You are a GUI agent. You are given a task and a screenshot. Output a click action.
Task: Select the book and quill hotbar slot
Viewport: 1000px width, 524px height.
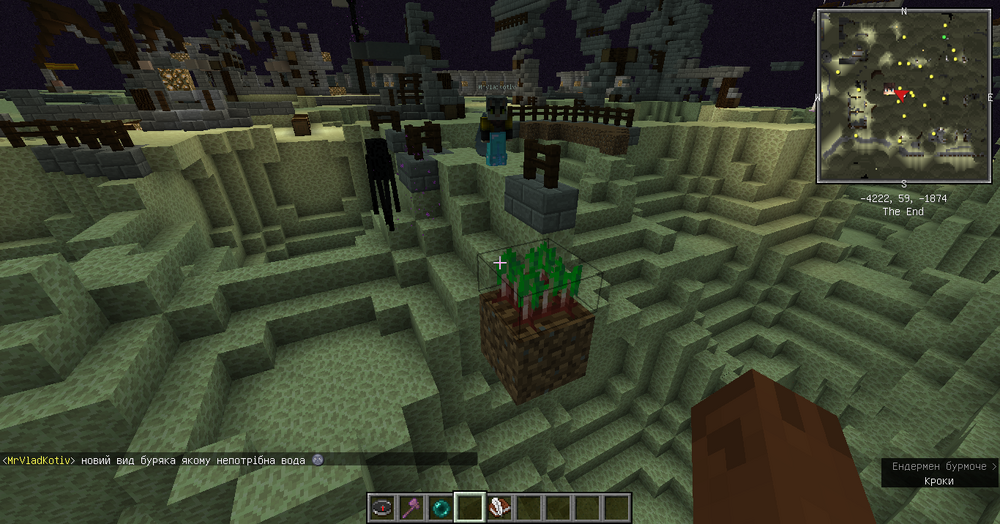tap(499, 508)
